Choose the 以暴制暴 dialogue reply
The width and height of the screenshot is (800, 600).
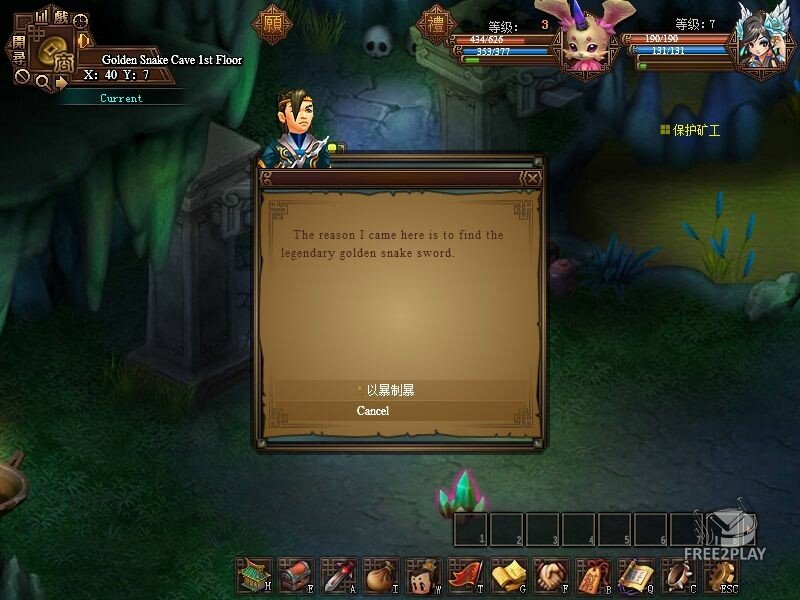click(390, 390)
